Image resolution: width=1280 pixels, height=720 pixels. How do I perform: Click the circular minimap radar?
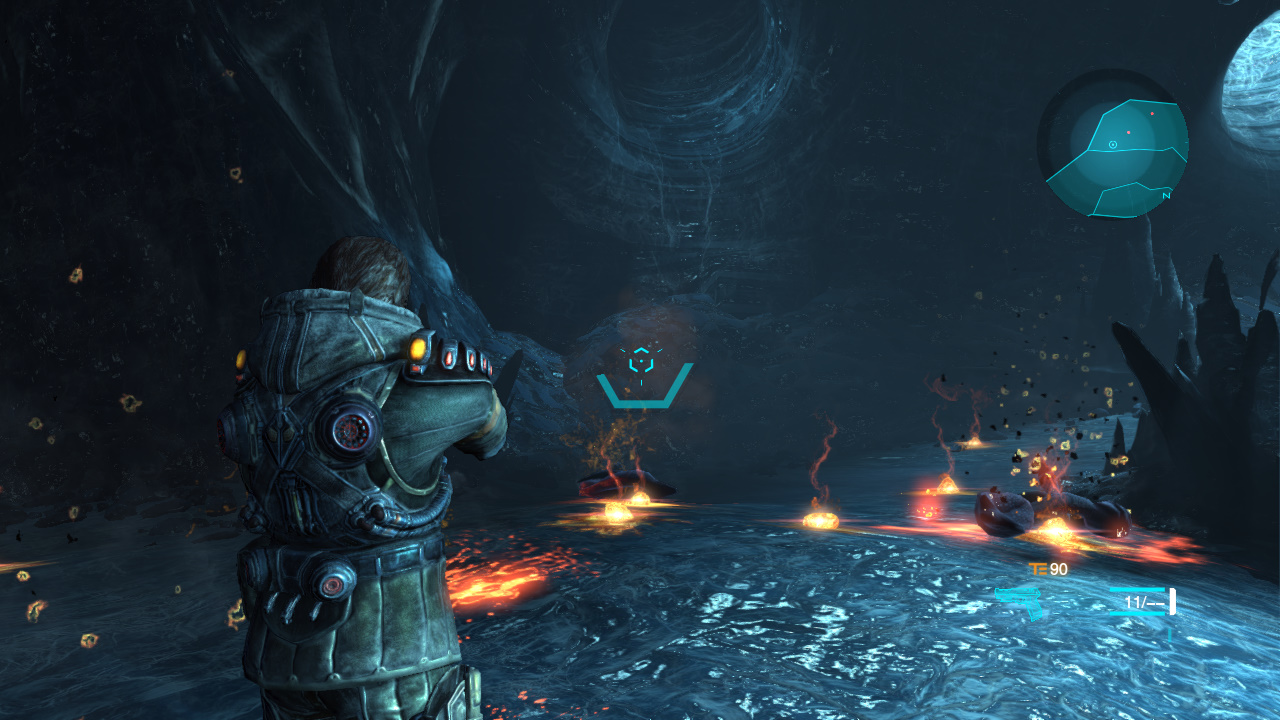coord(1113,145)
